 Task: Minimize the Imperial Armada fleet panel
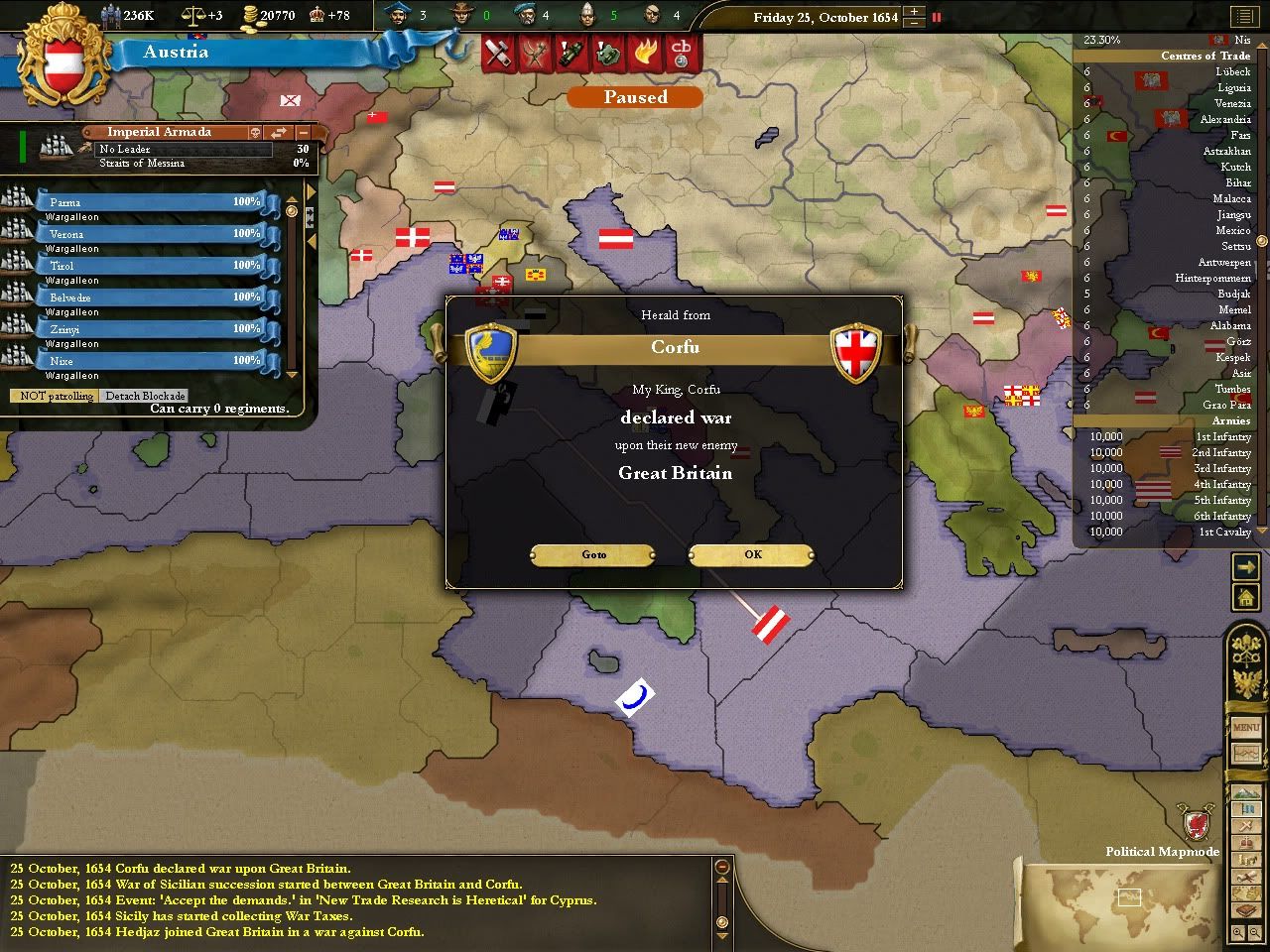click(x=304, y=132)
